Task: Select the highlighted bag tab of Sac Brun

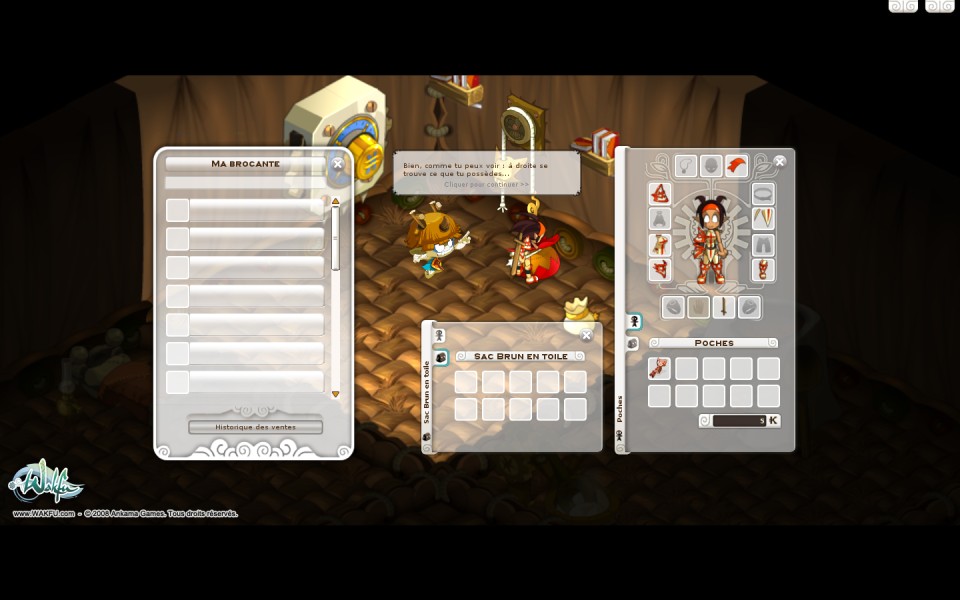Action: 440,358
